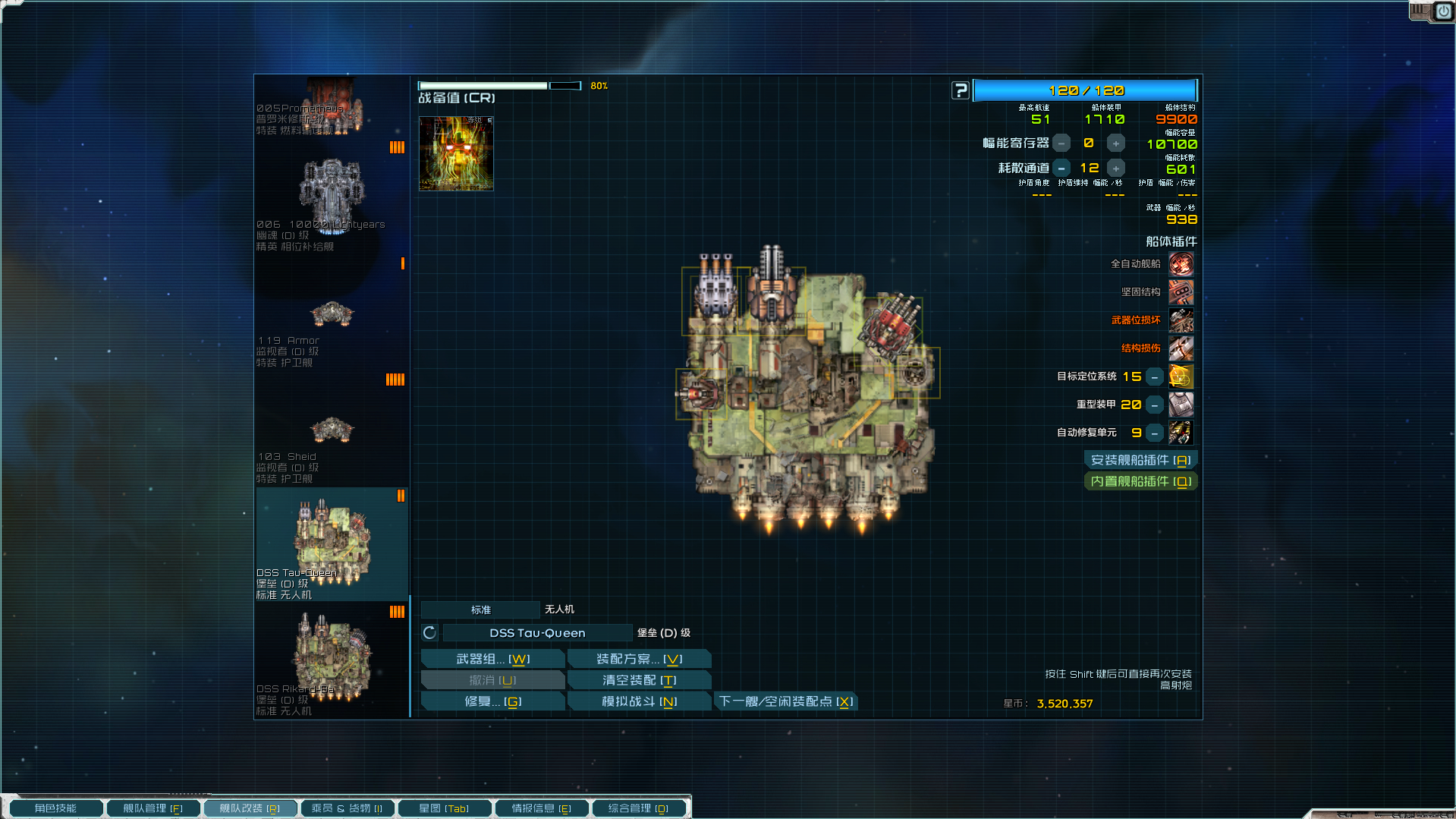Screen dimensions: 1456x819
Task: Open the 修复 repair option
Action: [x=492, y=701]
